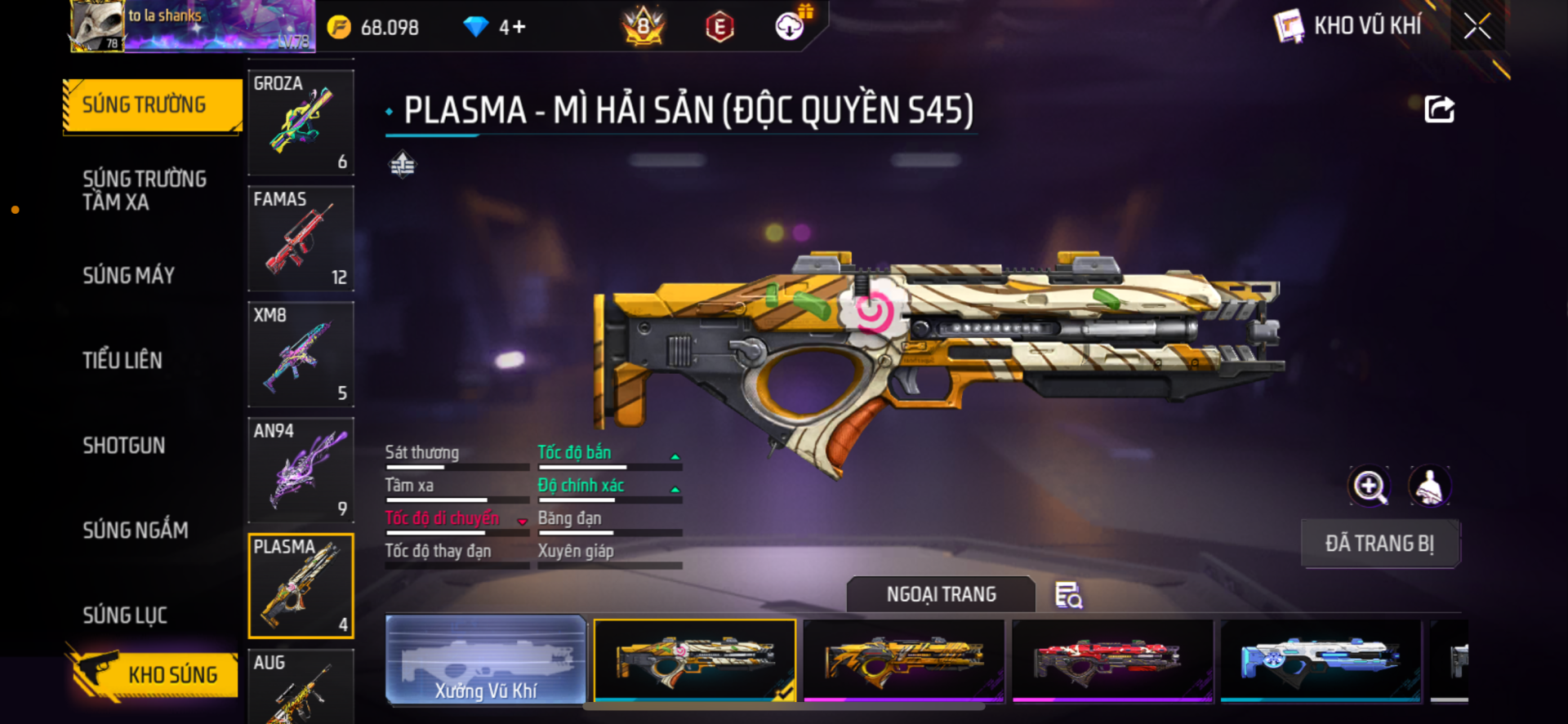Viewport: 1568px width, 724px height.
Task: Choose the FAMAS weapon tile
Action: (x=301, y=238)
